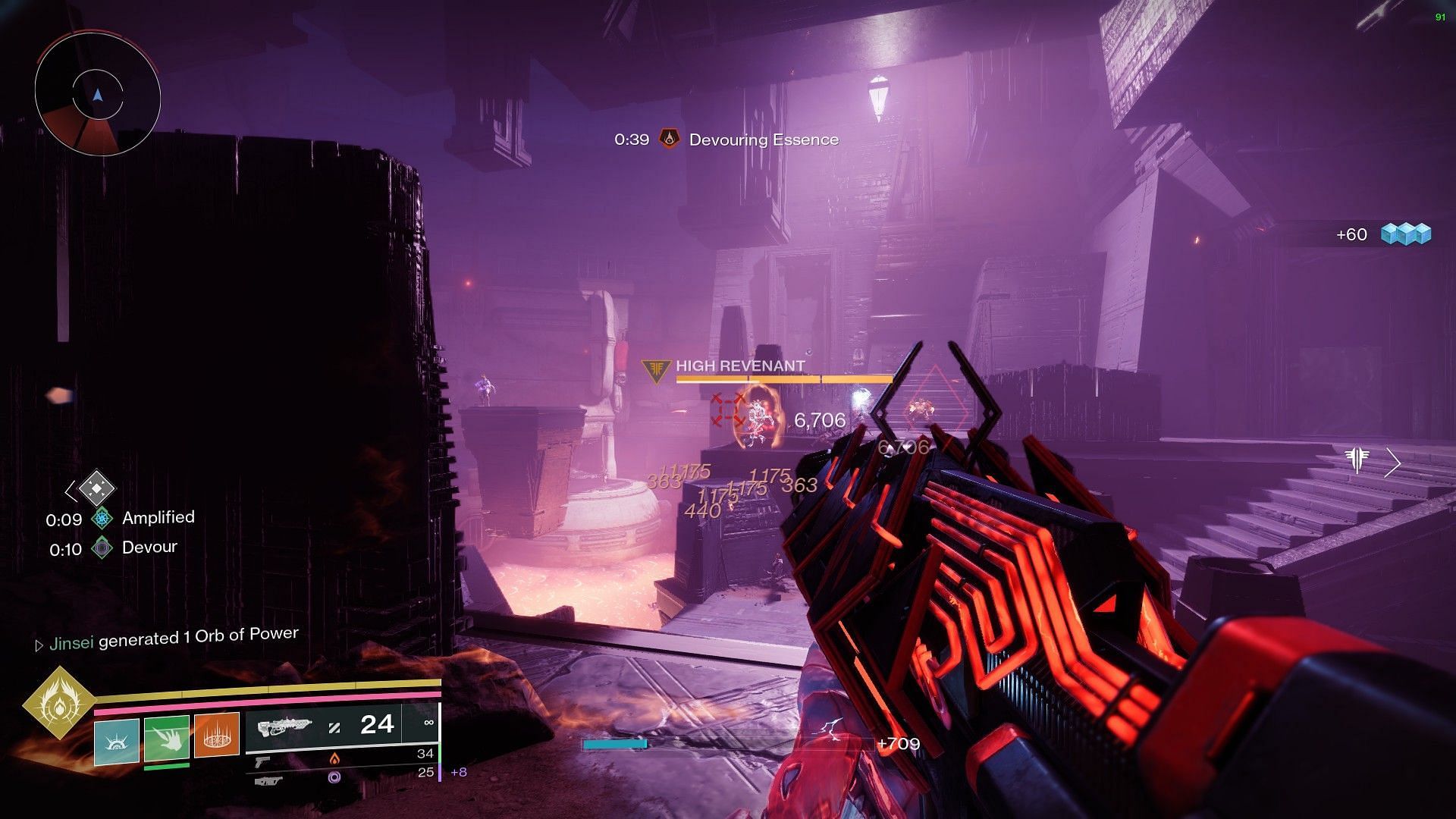Image resolution: width=1456 pixels, height=819 pixels.
Task: Switch to the sidearm weapon slot
Action: coord(262,761)
